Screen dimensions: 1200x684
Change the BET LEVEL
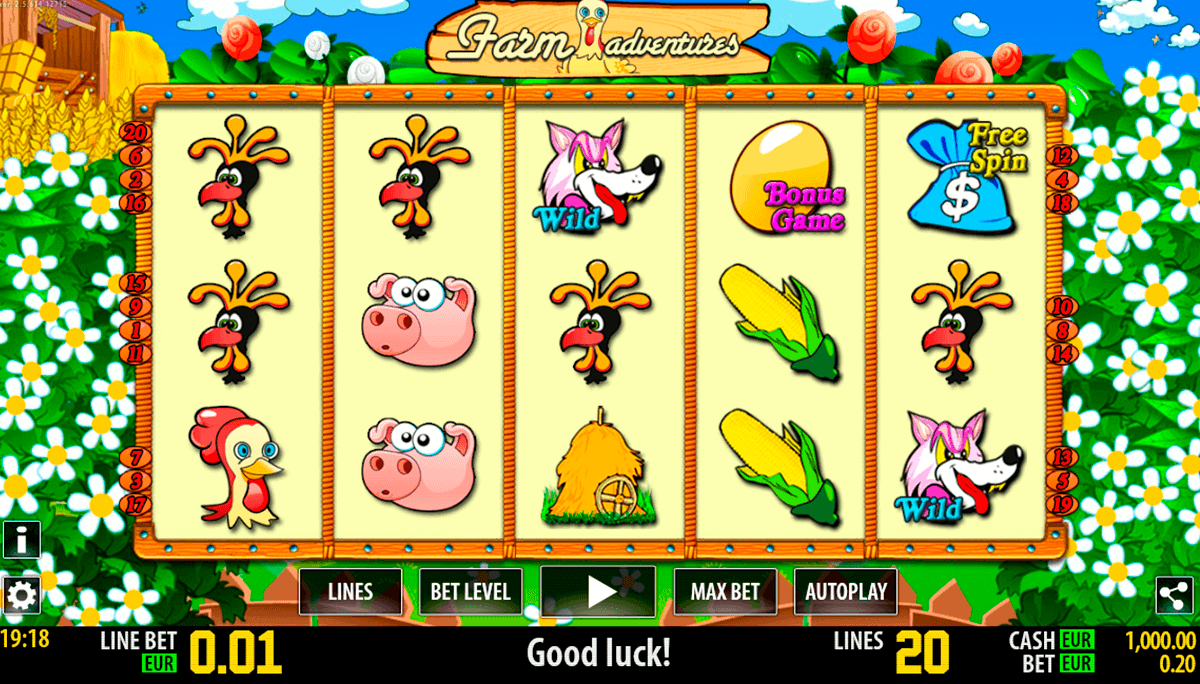(470, 591)
